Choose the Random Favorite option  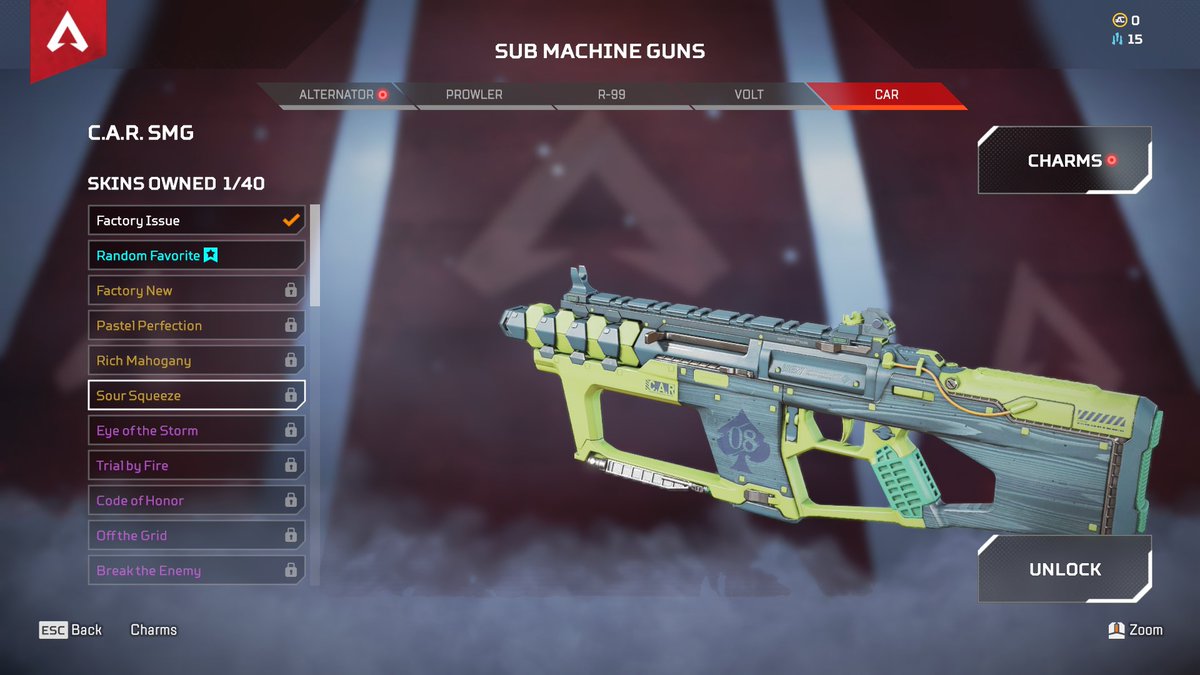coord(196,256)
